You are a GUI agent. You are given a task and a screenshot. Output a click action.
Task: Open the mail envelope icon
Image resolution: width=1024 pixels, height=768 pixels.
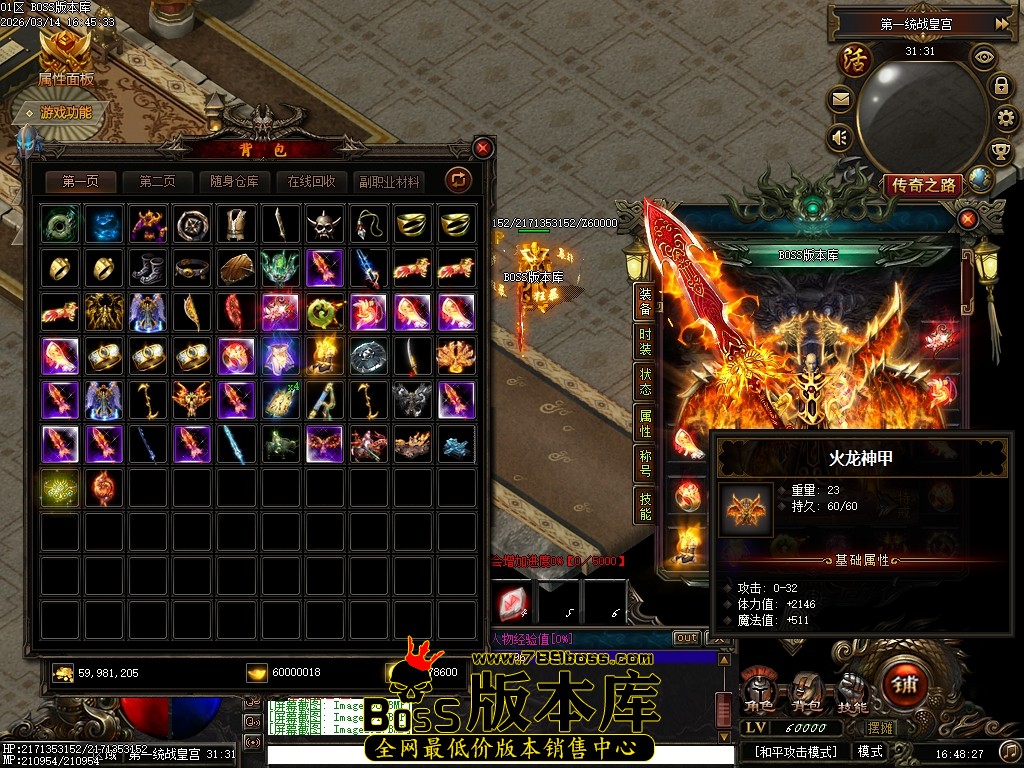coord(840,99)
